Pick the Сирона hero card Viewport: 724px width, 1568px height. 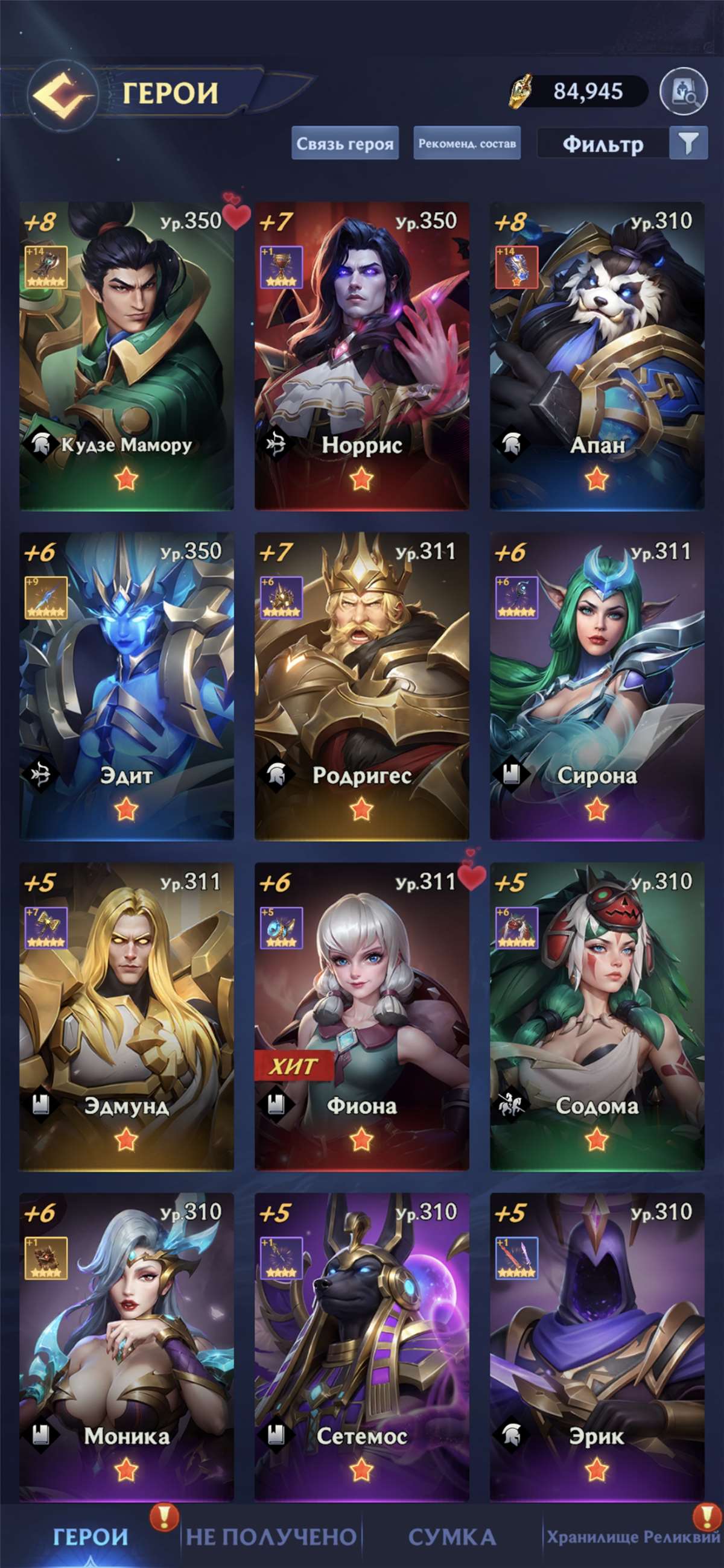coord(597,686)
